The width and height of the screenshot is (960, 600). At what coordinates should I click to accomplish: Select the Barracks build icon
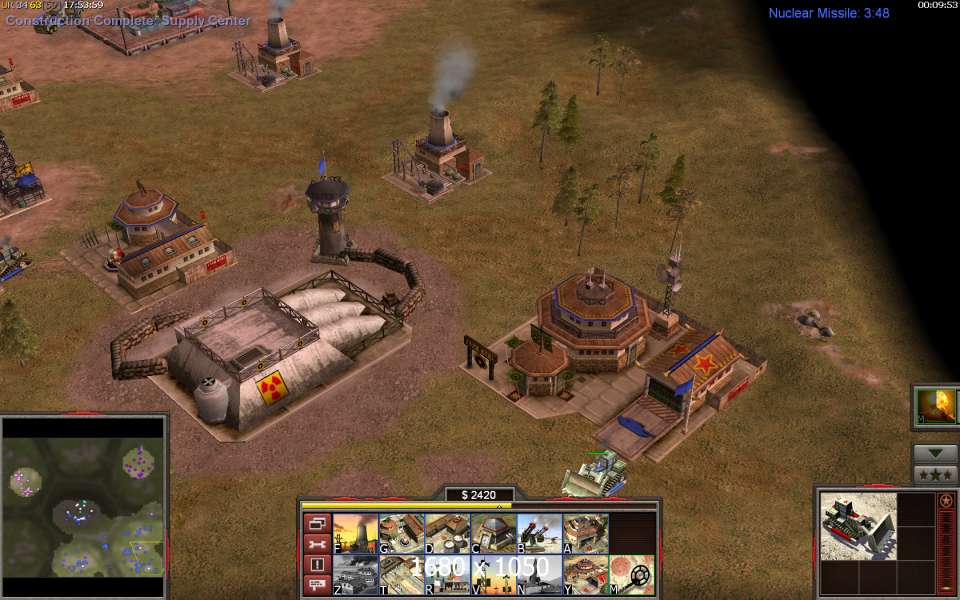[402, 534]
